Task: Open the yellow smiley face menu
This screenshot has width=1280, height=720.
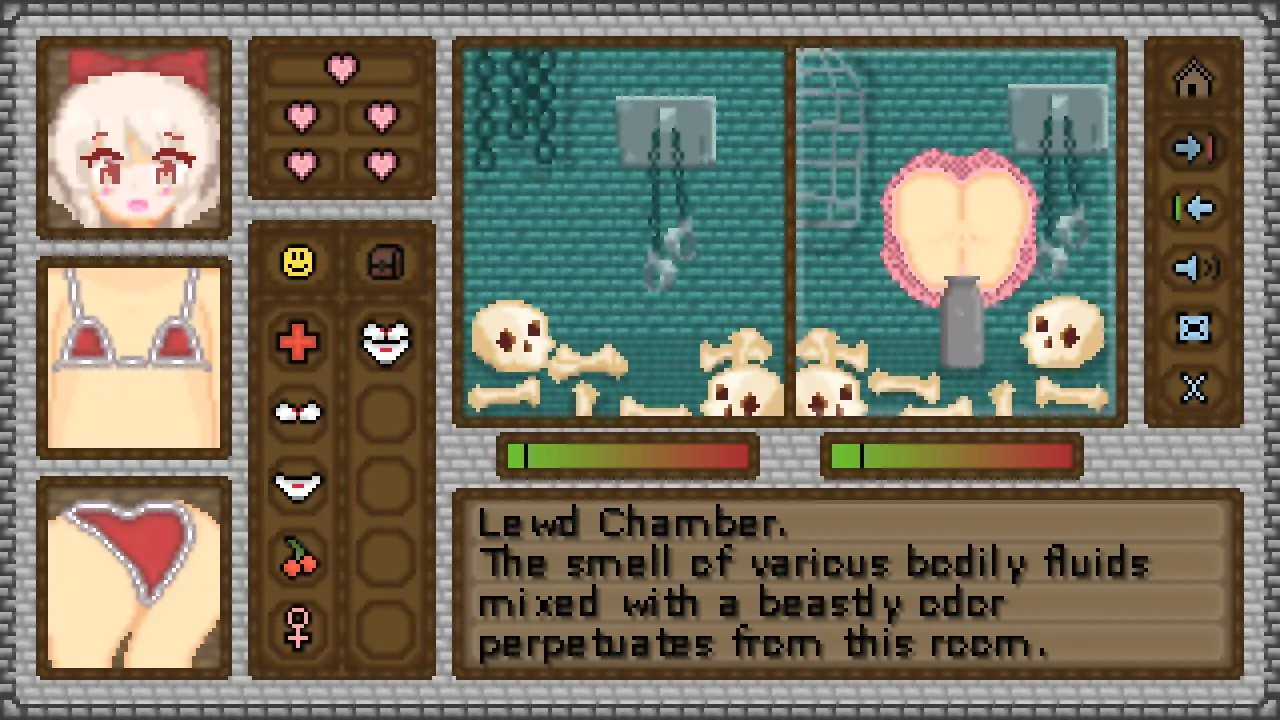Action: pyautogui.click(x=298, y=262)
